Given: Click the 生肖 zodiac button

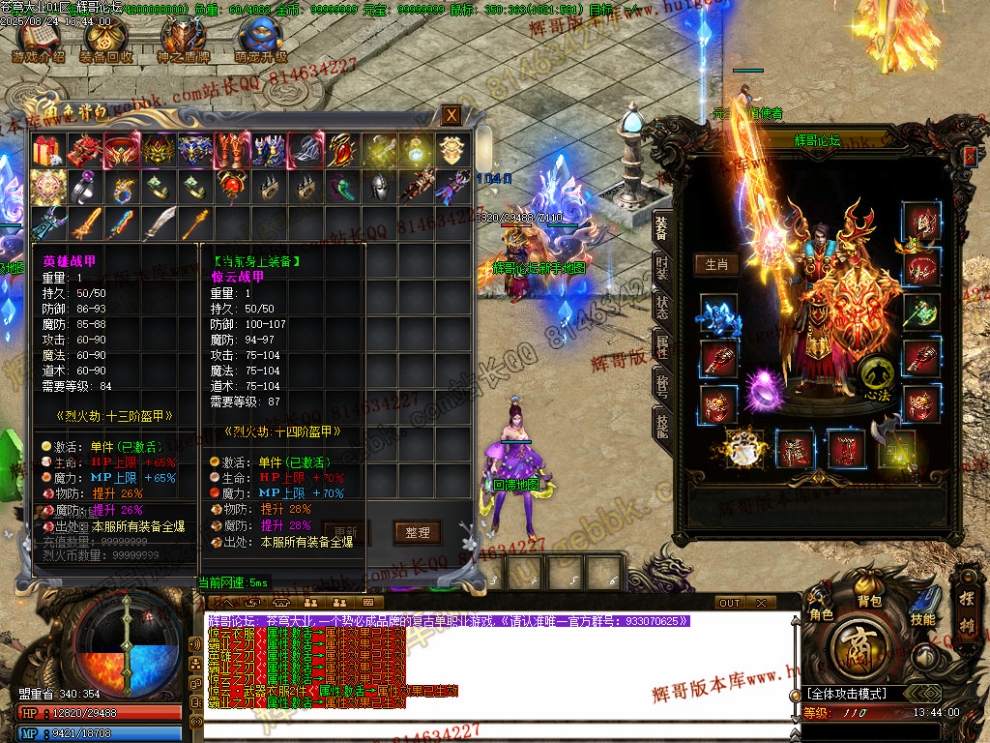Looking at the screenshot, I should (x=716, y=265).
